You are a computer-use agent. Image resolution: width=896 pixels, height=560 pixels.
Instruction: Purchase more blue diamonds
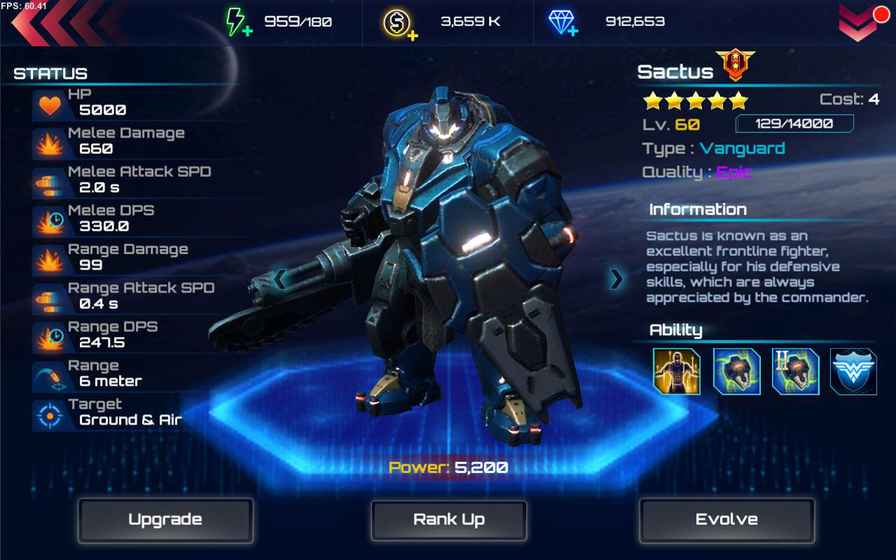tap(563, 22)
